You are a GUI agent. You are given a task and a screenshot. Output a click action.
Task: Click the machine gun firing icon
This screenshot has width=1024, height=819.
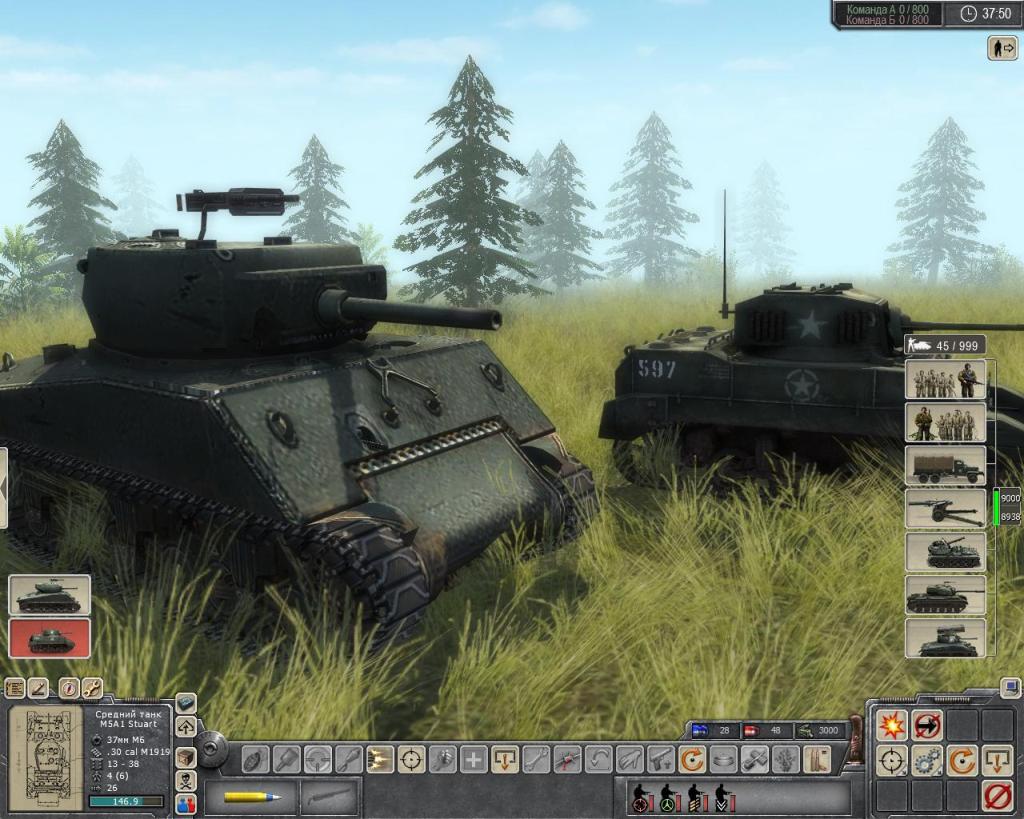[x=379, y=760]
